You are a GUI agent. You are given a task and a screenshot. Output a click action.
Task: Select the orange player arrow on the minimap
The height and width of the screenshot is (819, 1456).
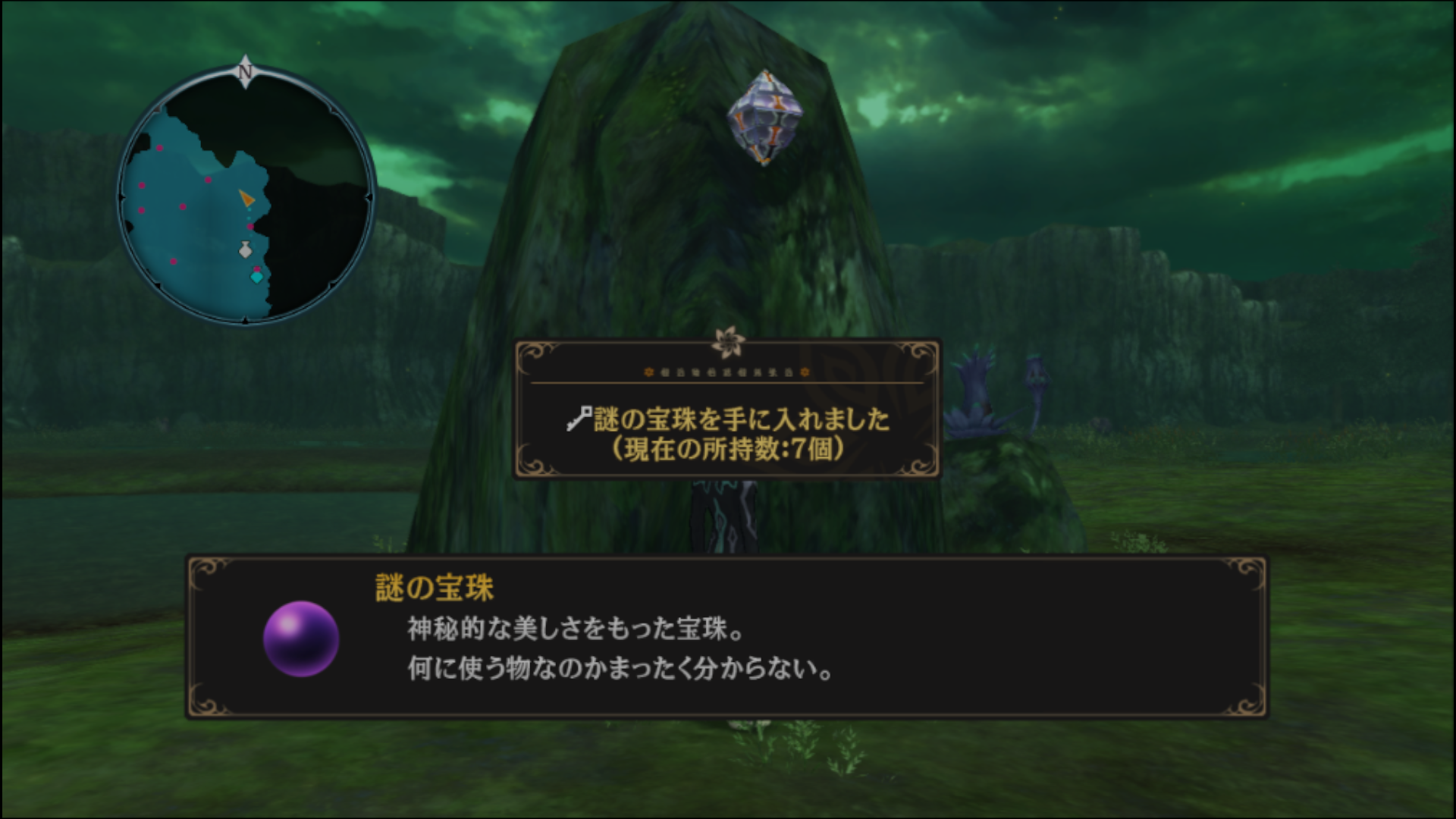point(246,196)
